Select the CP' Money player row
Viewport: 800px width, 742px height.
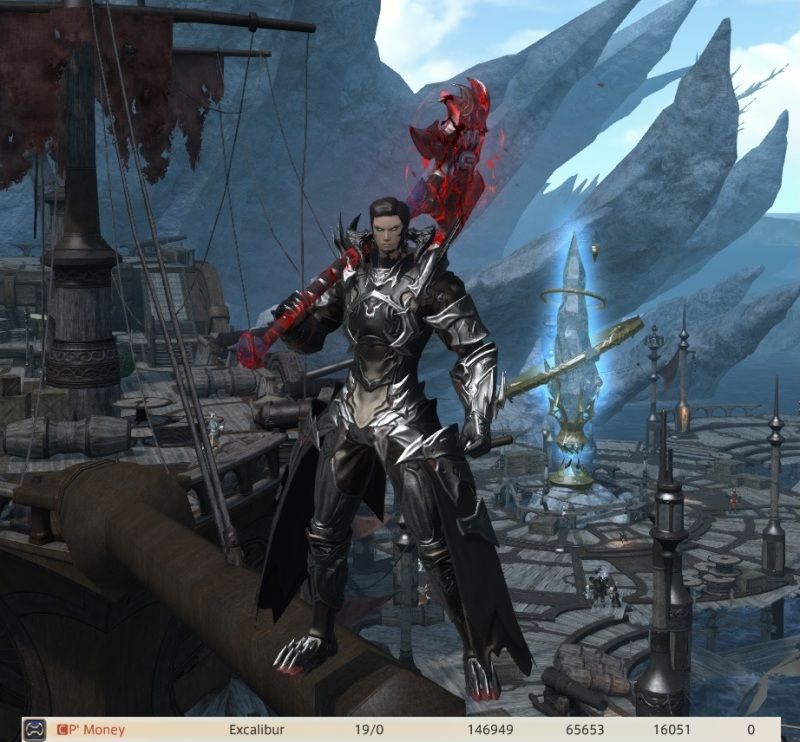[400, 730]
